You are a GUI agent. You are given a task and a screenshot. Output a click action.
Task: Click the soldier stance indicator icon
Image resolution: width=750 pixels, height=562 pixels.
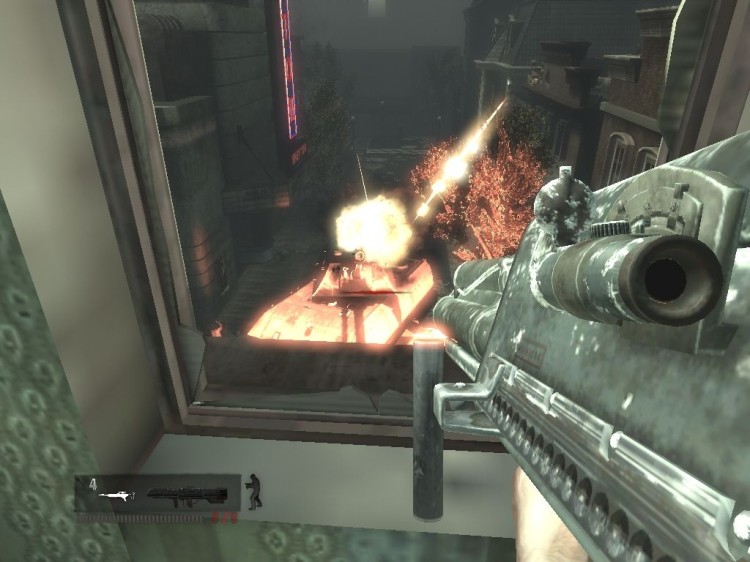point(254,491)
